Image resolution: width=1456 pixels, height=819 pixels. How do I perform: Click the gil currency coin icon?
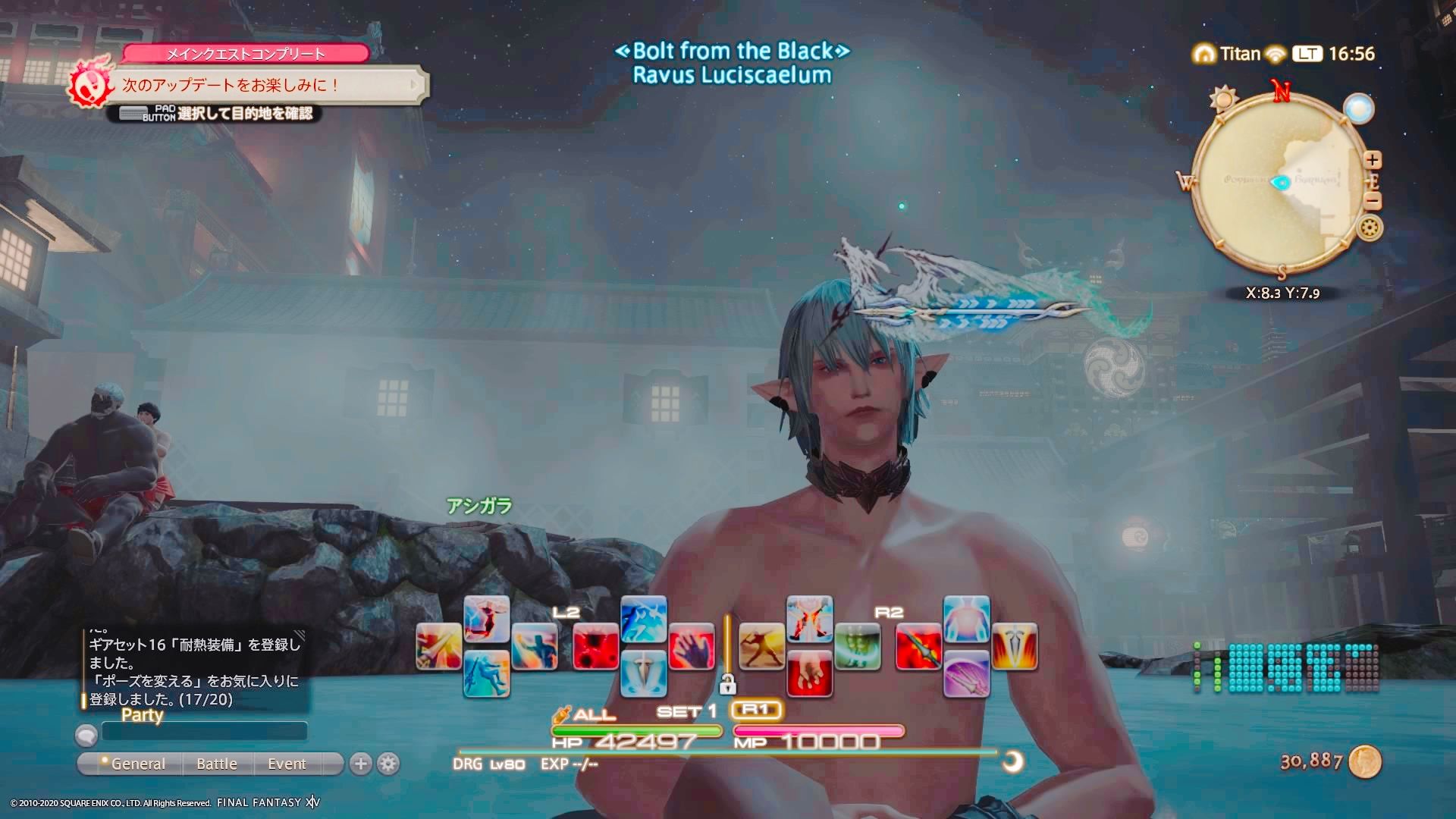[x=1364, y=761]
